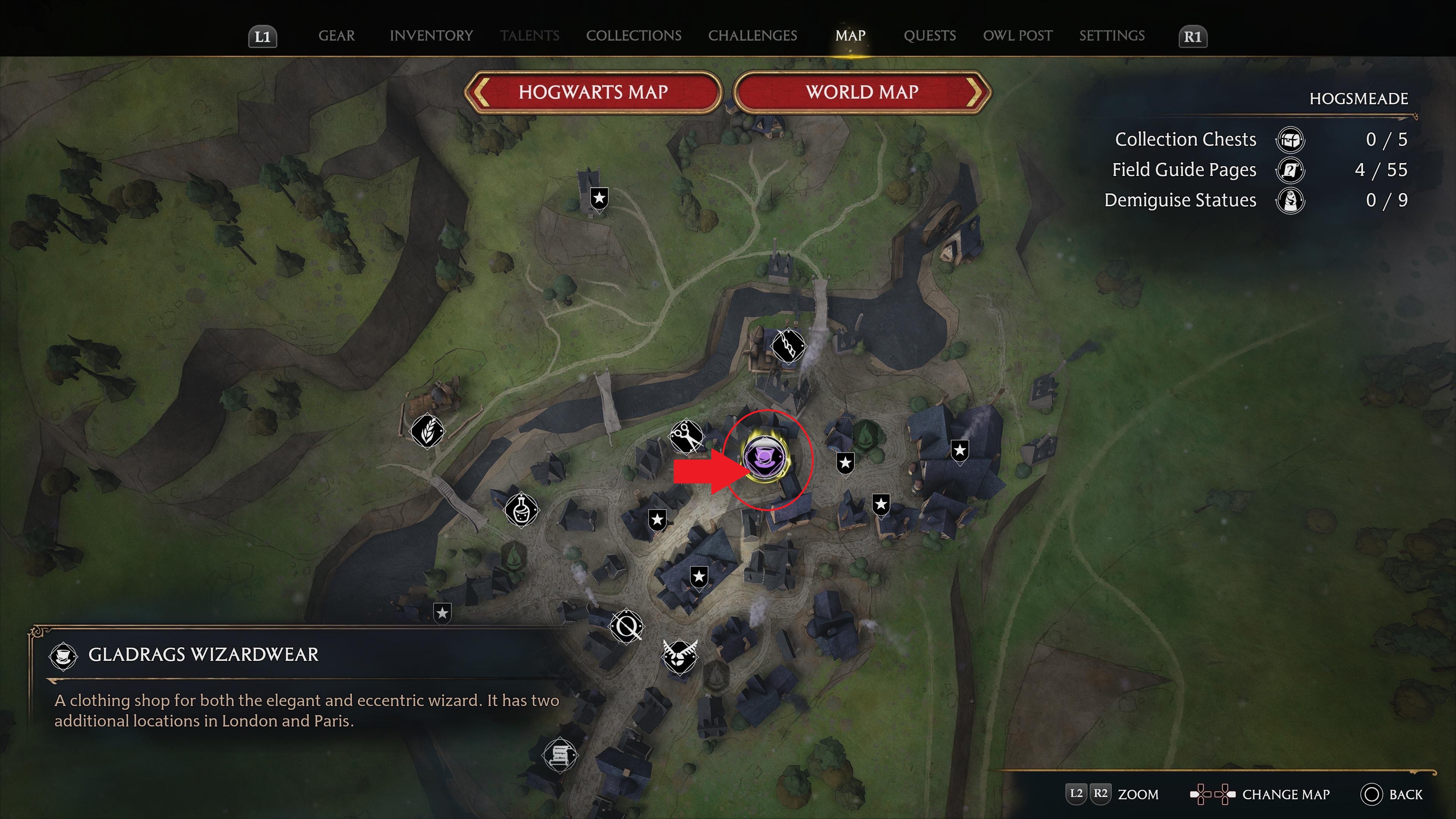Switch to the World Map

pos(862,92)
